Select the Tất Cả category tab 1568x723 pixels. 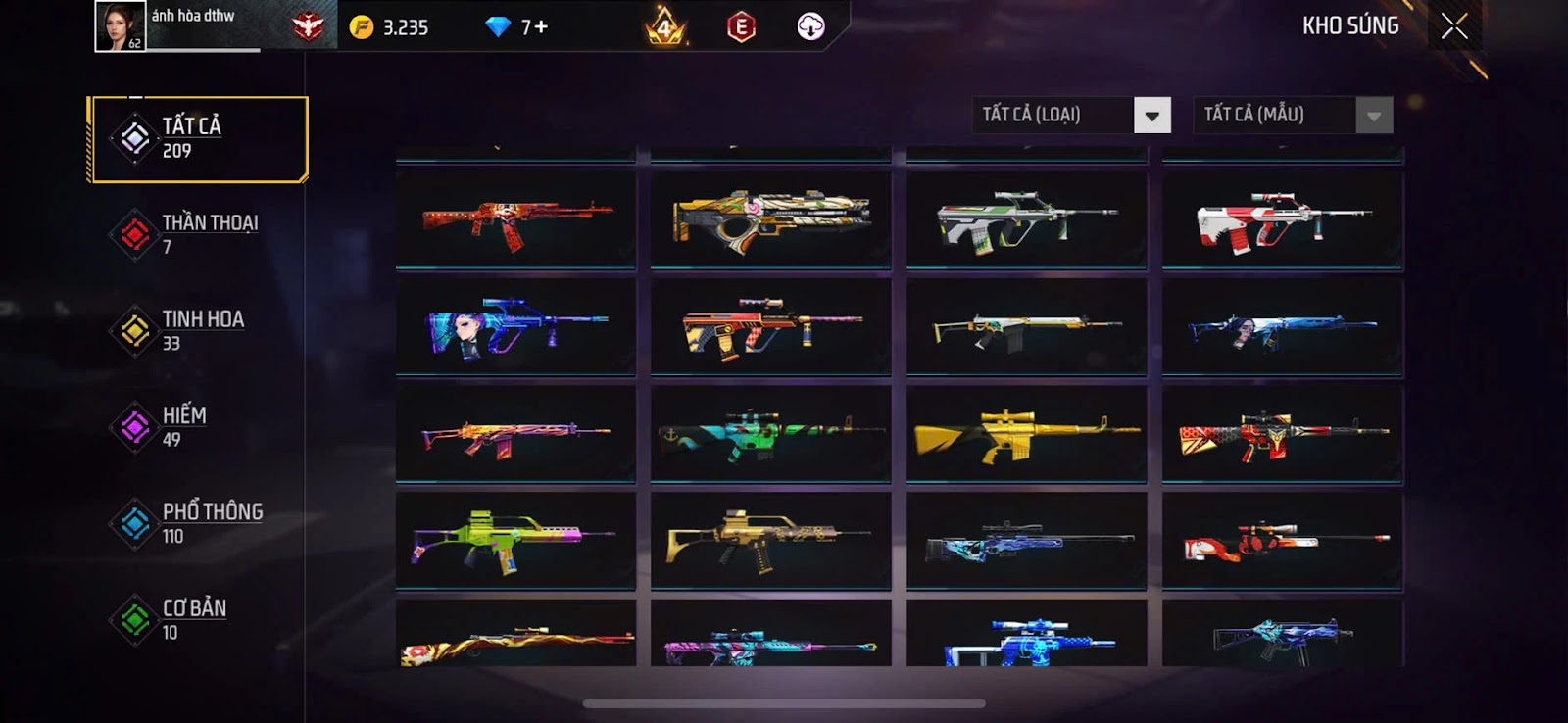199,139
